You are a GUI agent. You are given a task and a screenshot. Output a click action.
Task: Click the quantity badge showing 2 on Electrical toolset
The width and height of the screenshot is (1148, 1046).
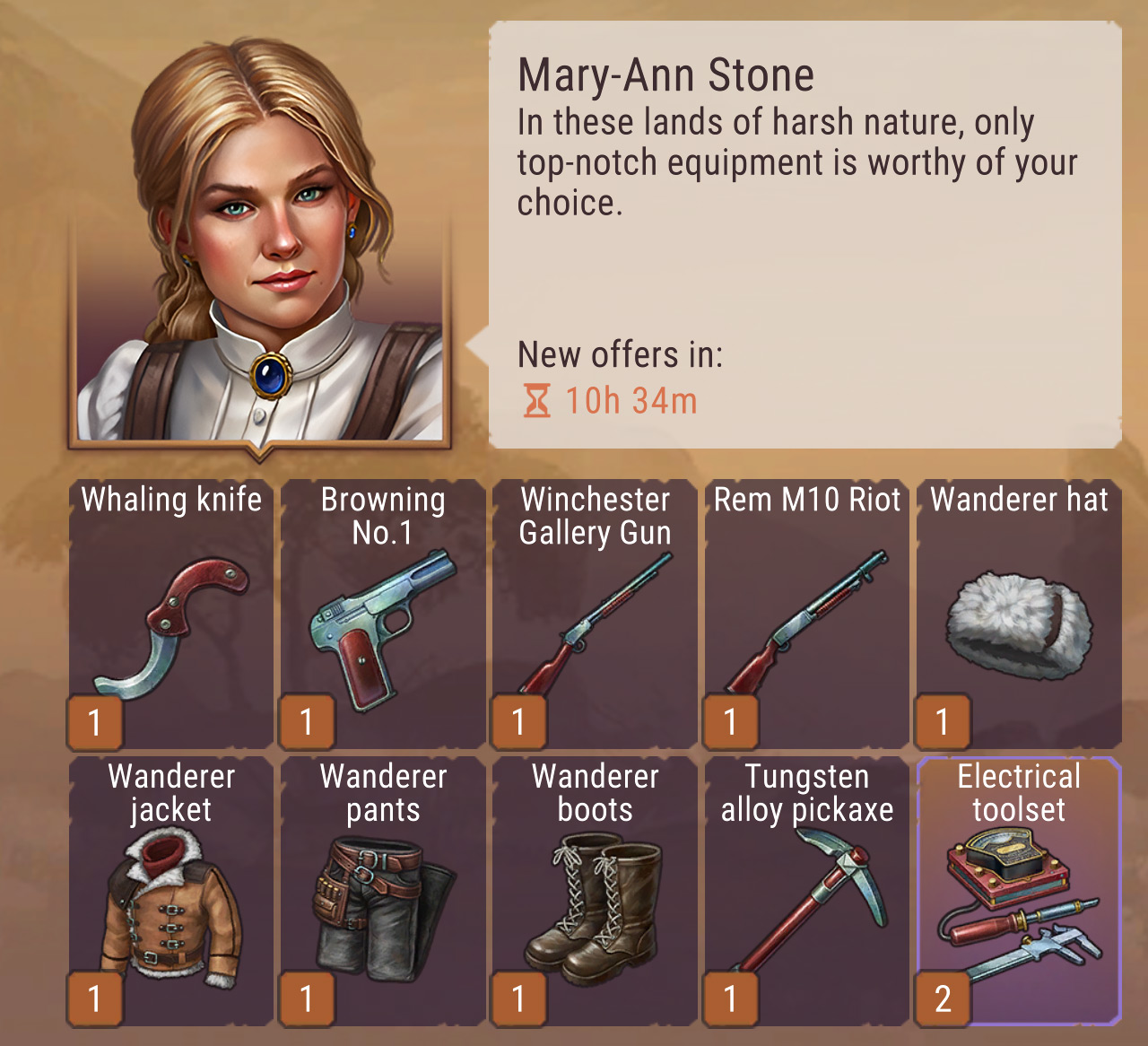click(942, 998)
